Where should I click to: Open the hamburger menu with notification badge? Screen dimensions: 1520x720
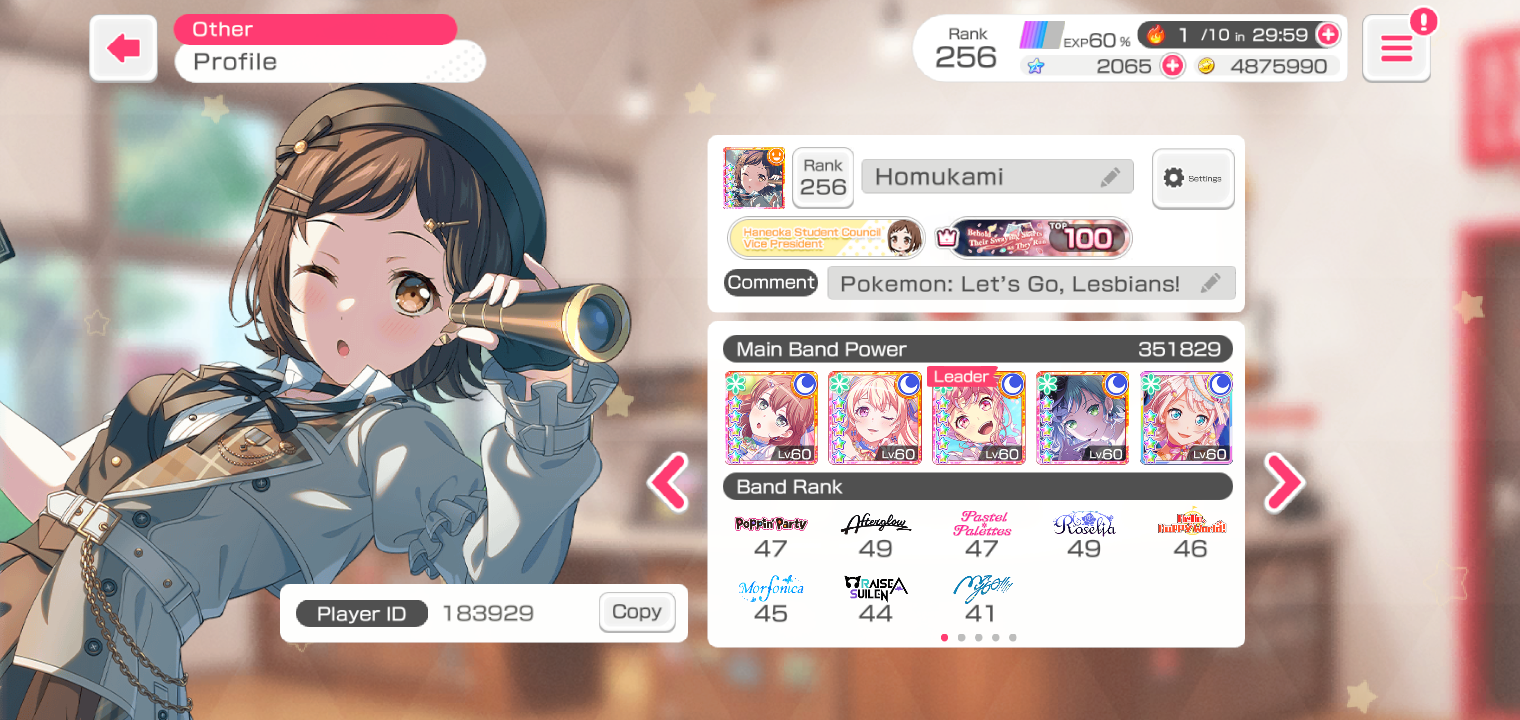pos(1396,48)
